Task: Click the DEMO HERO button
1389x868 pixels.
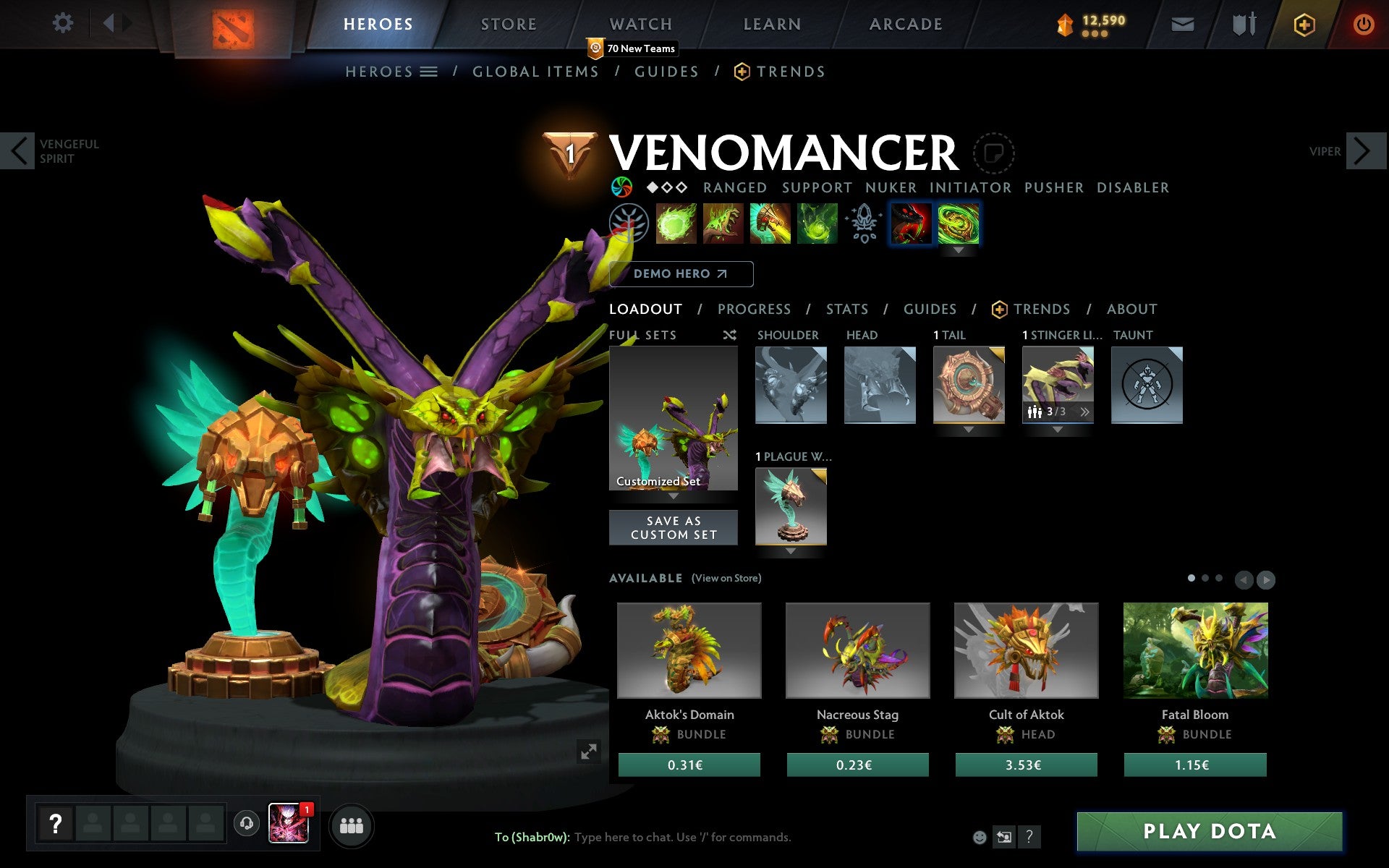Action: pos(681,274)
